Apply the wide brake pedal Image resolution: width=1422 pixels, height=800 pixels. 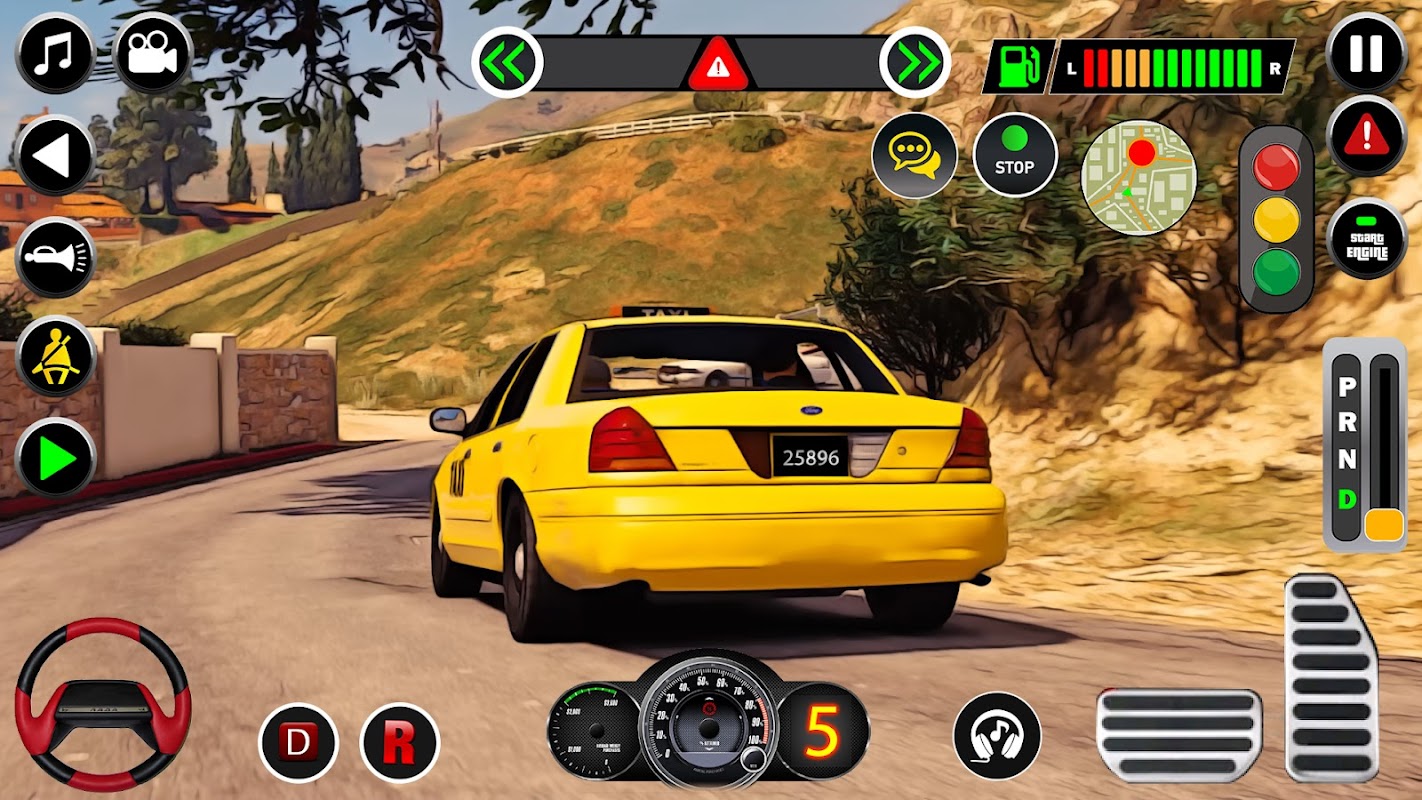(1178, 734)
